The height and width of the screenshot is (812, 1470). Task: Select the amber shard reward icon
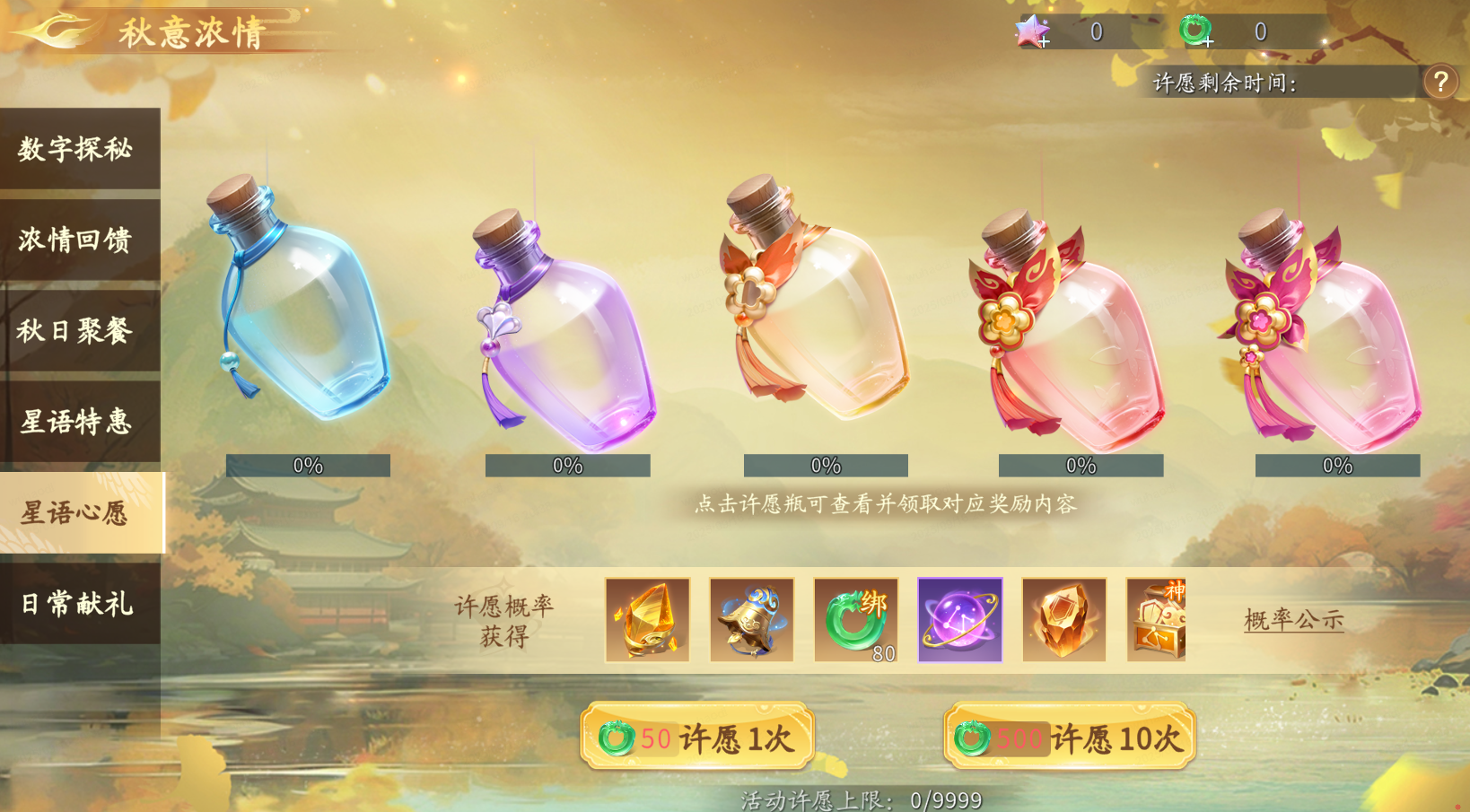tap(1064, 620)
